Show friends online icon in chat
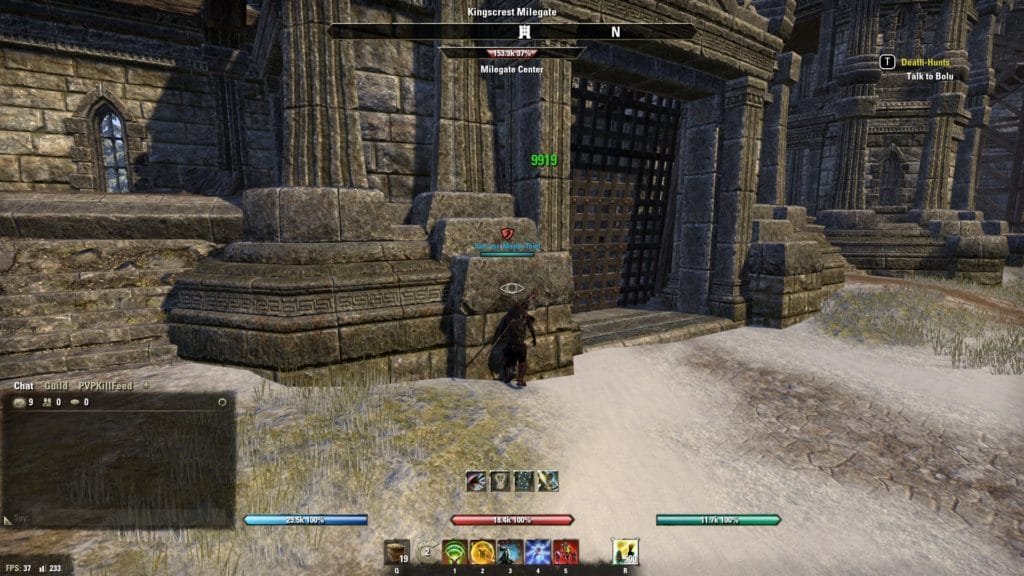The height and width of the screenshot is (576, 1024). (47, 402)
